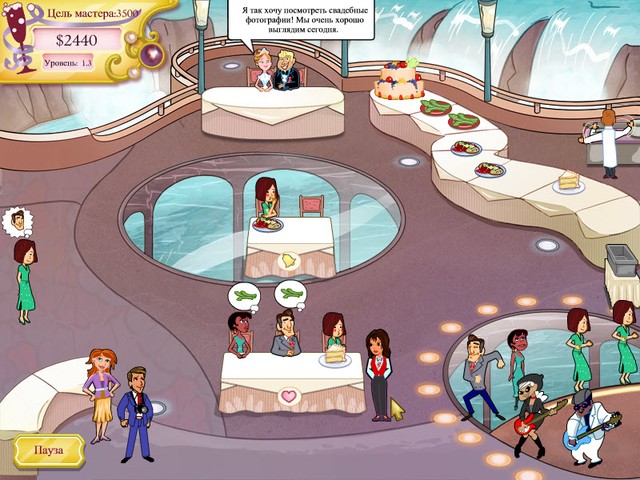
Task: Select the waiting guest's thought bubble
Action: (13, 221)
